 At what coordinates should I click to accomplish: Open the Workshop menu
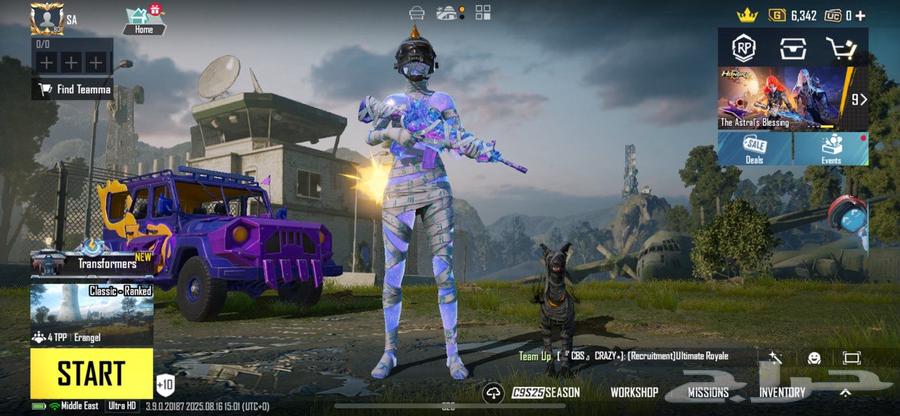tap(634, 393)
